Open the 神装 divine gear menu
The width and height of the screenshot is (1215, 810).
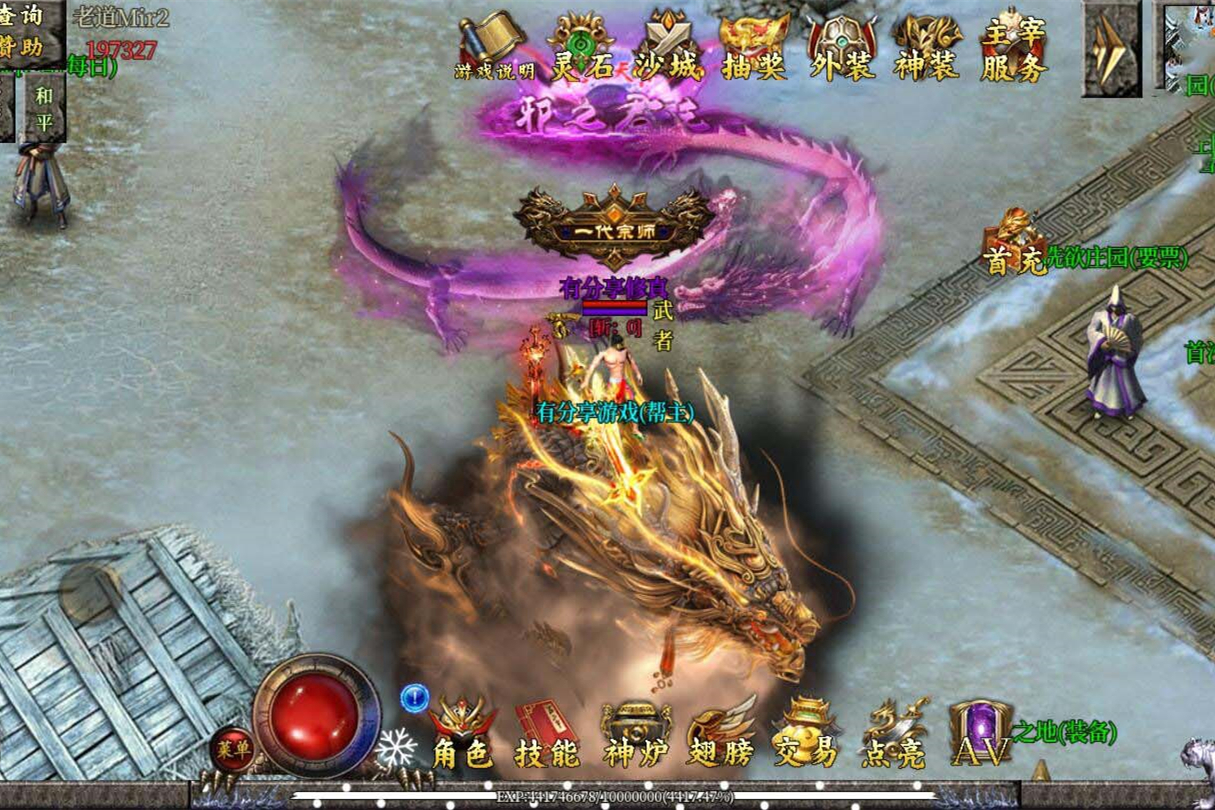(927, 47)
